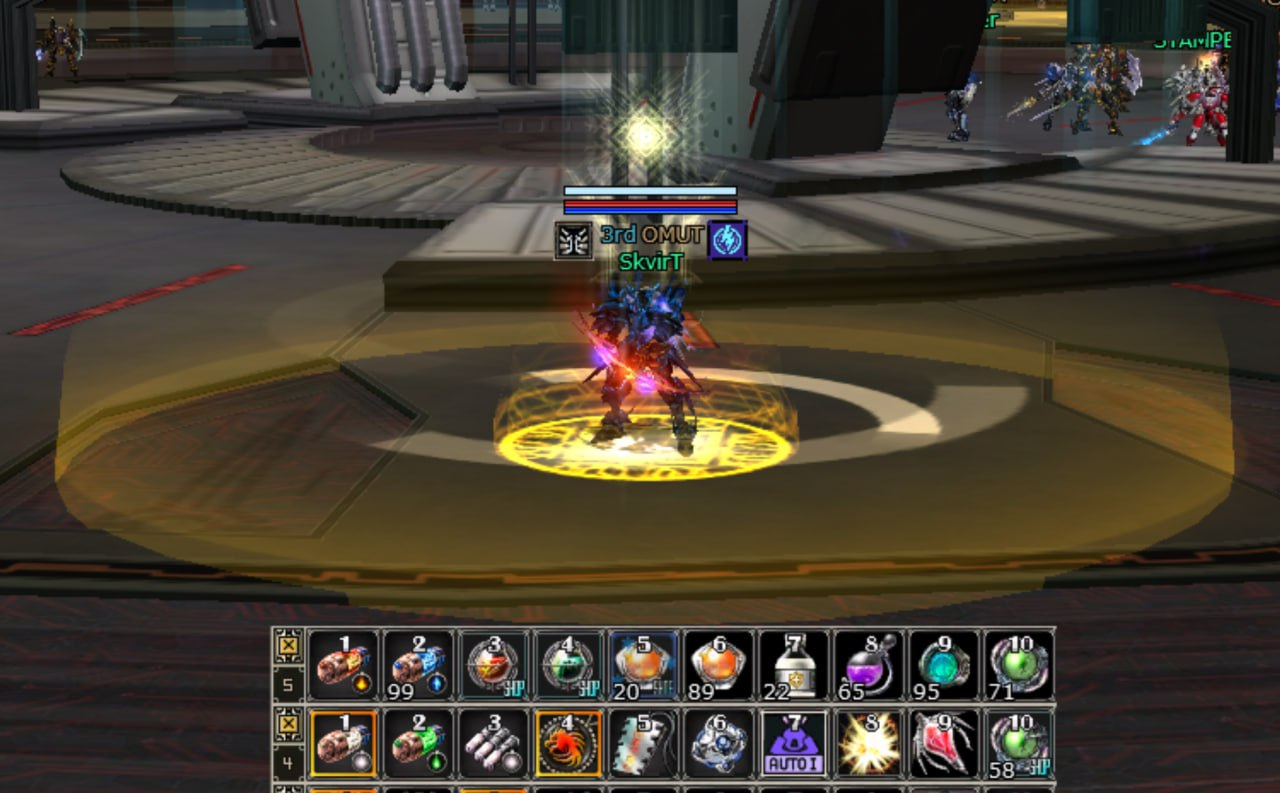Viewport: 1280px width, 793px height.
Task: Use the white bottle with 22 count
Action: coord(794,665)
